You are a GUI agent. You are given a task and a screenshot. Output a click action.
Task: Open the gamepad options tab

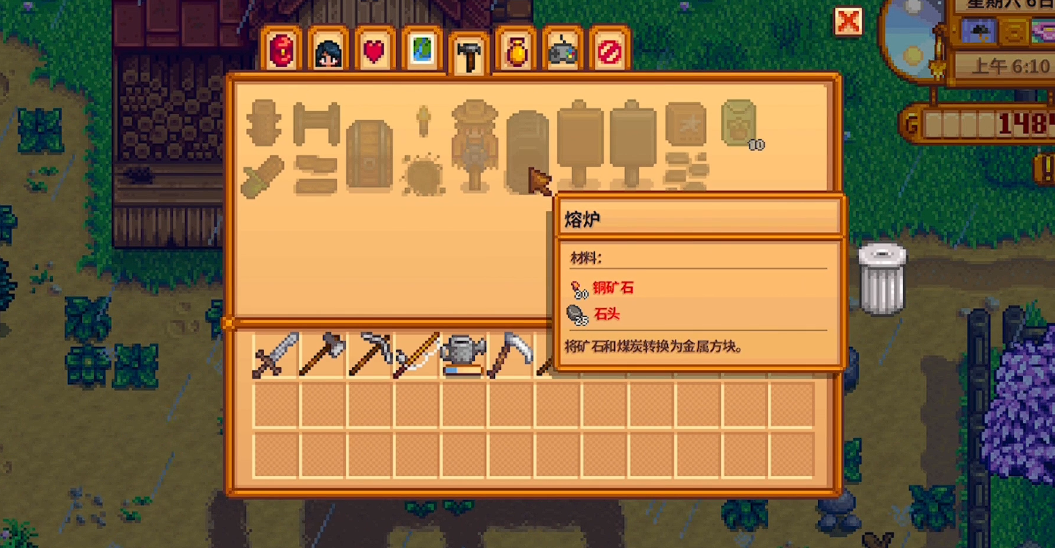click(562, 51)
